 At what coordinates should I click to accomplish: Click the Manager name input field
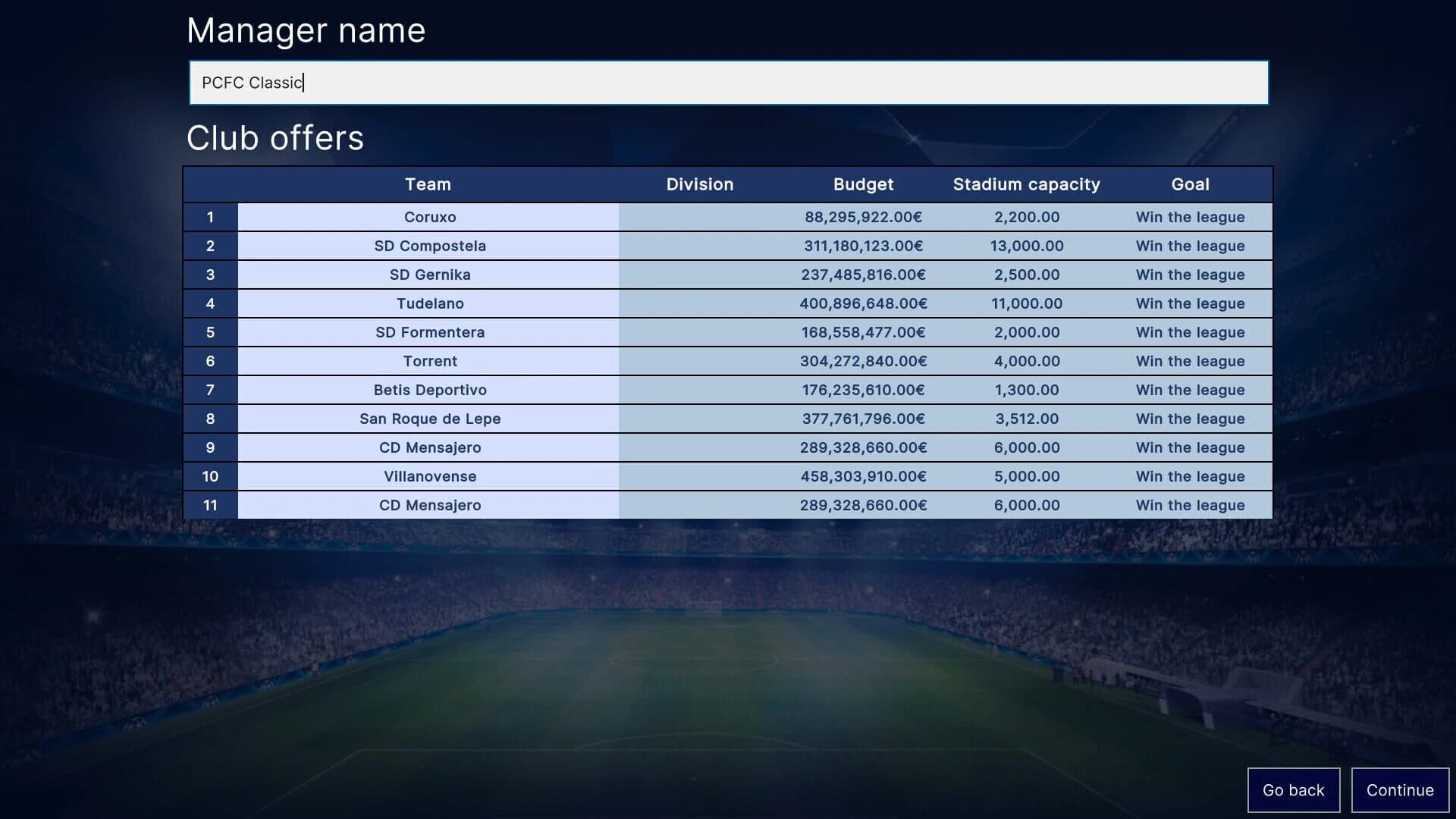pyautogui.click(x=728, y=83)
